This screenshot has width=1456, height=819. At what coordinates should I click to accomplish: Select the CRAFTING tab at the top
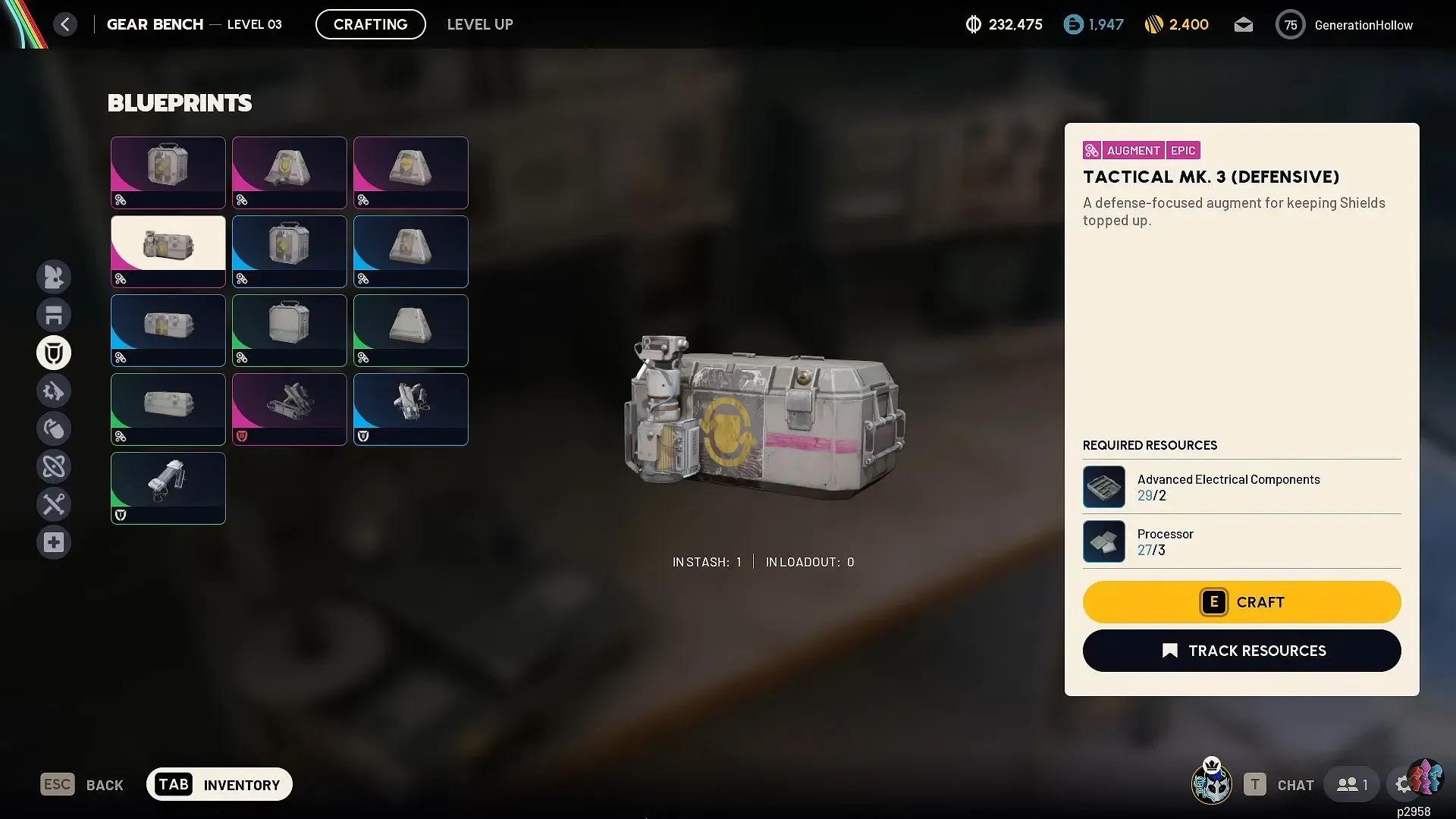pos(370,24)
